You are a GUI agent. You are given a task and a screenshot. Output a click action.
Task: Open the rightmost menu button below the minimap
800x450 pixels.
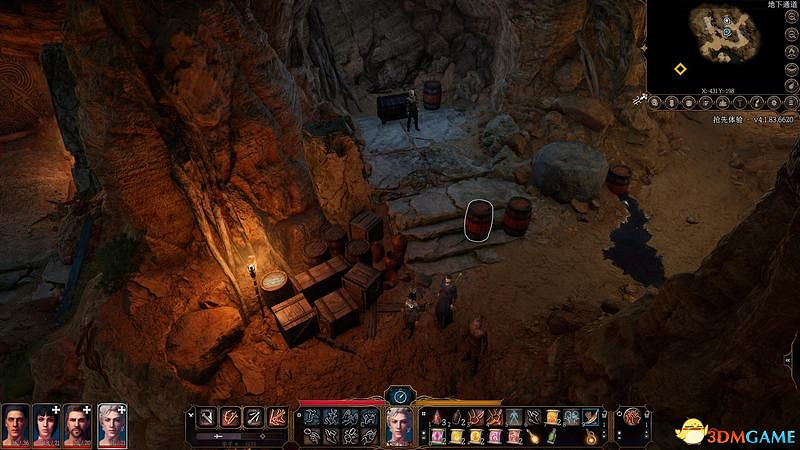tap(791, 101)
